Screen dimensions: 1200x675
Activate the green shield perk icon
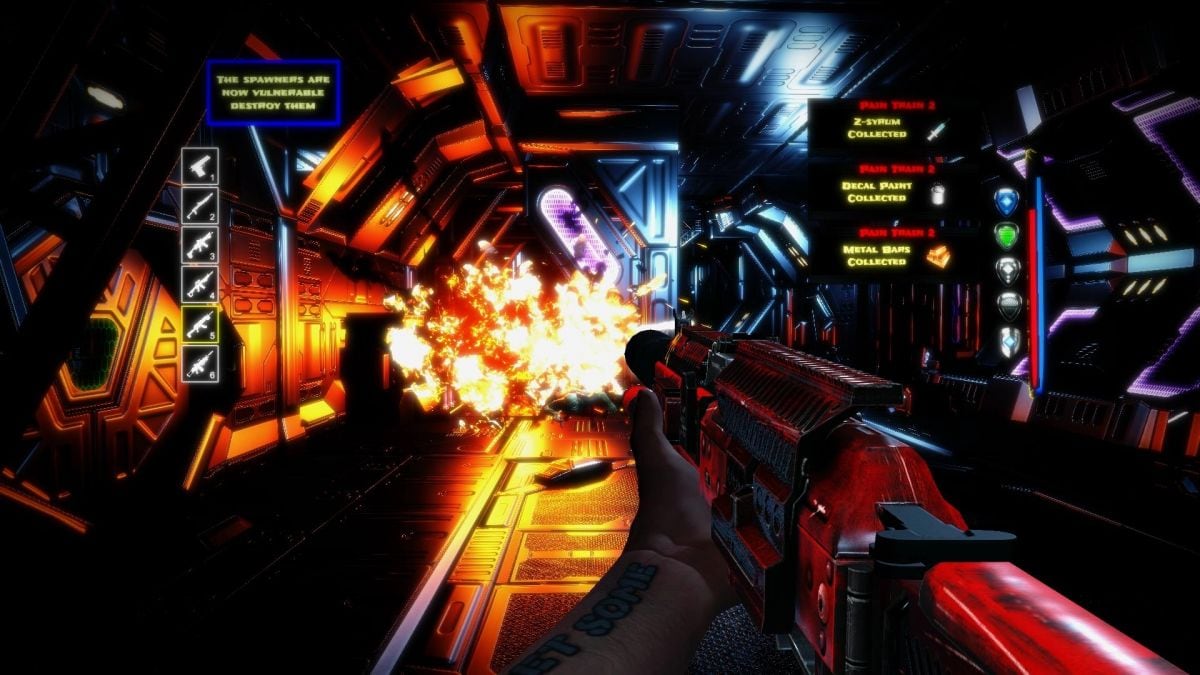click(1006, 235)
